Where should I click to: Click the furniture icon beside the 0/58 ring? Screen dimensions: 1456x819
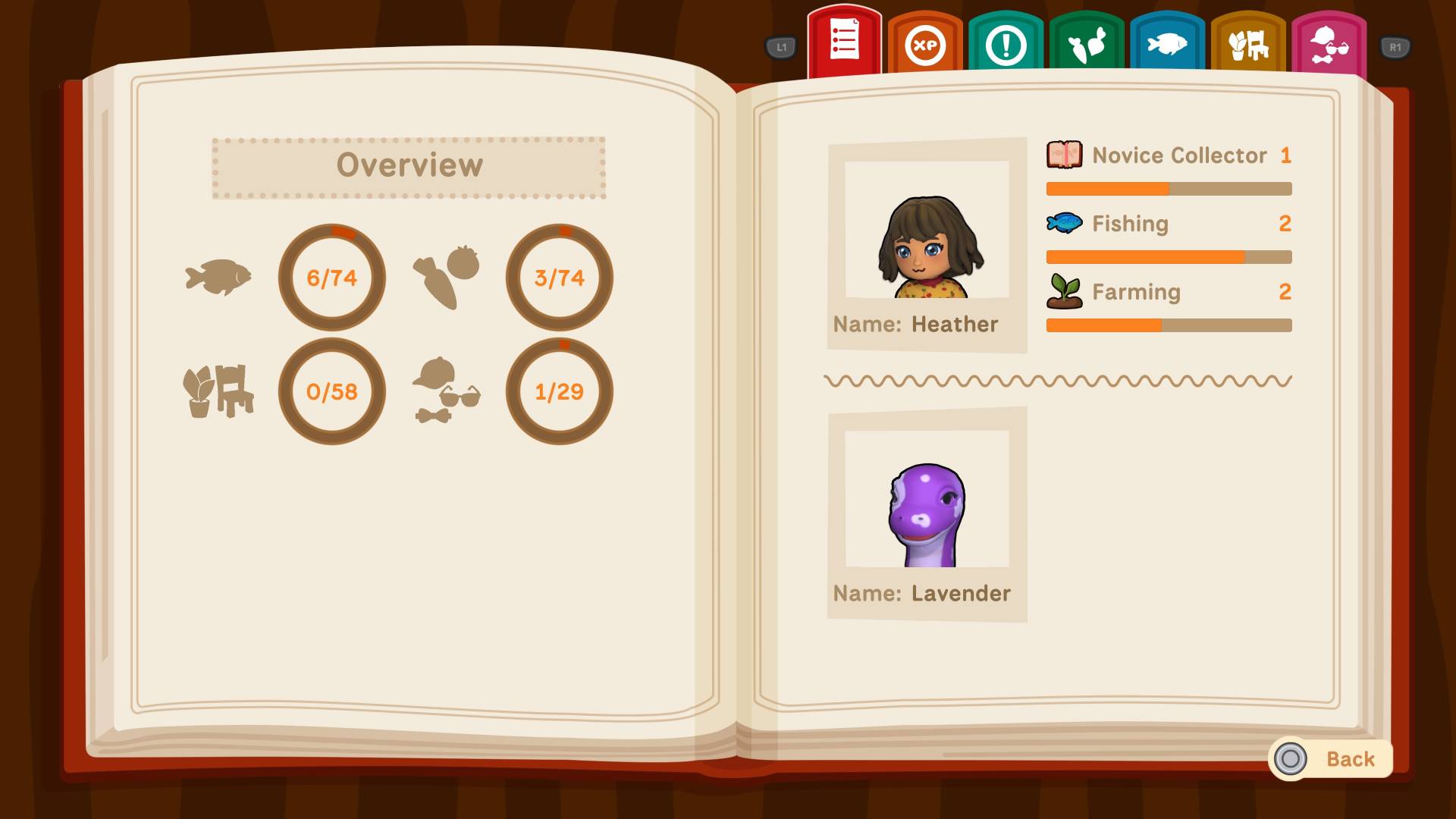pos(219,391)
